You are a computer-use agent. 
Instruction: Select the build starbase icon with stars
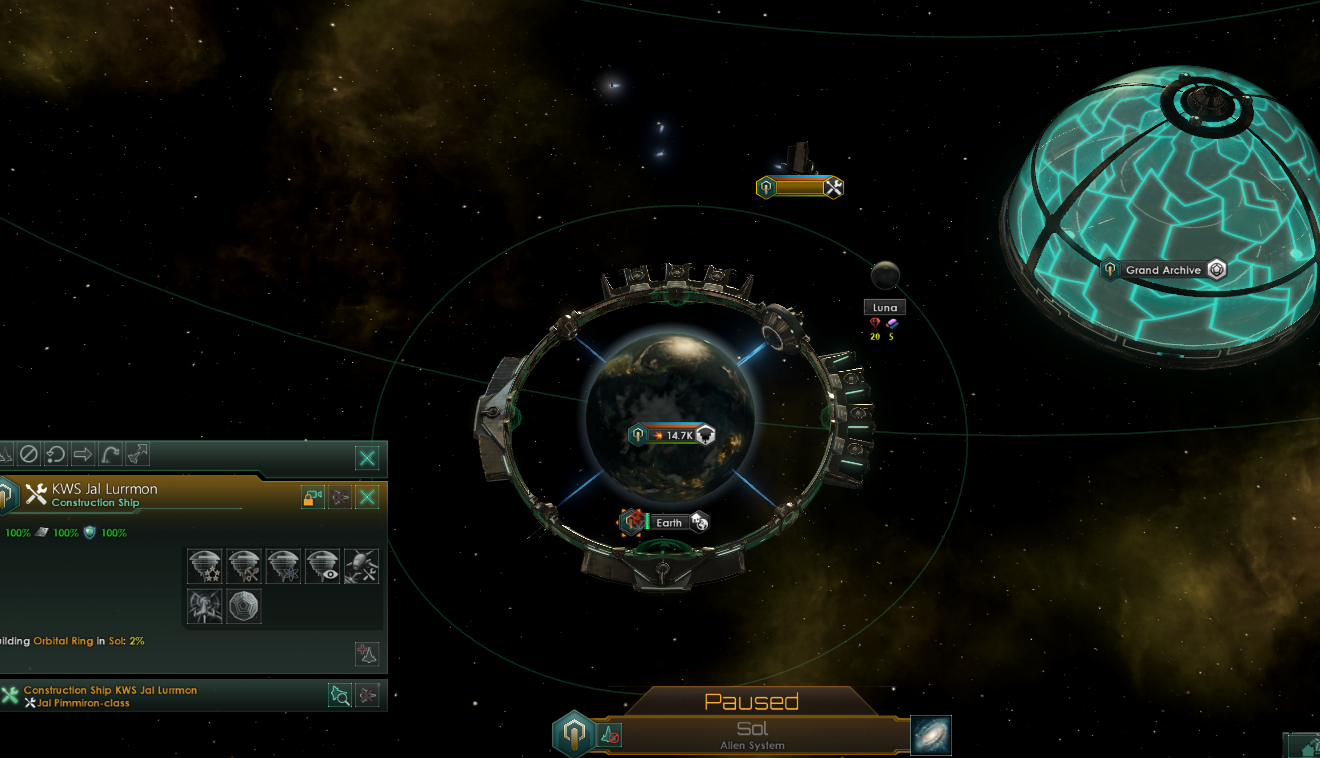205,565
